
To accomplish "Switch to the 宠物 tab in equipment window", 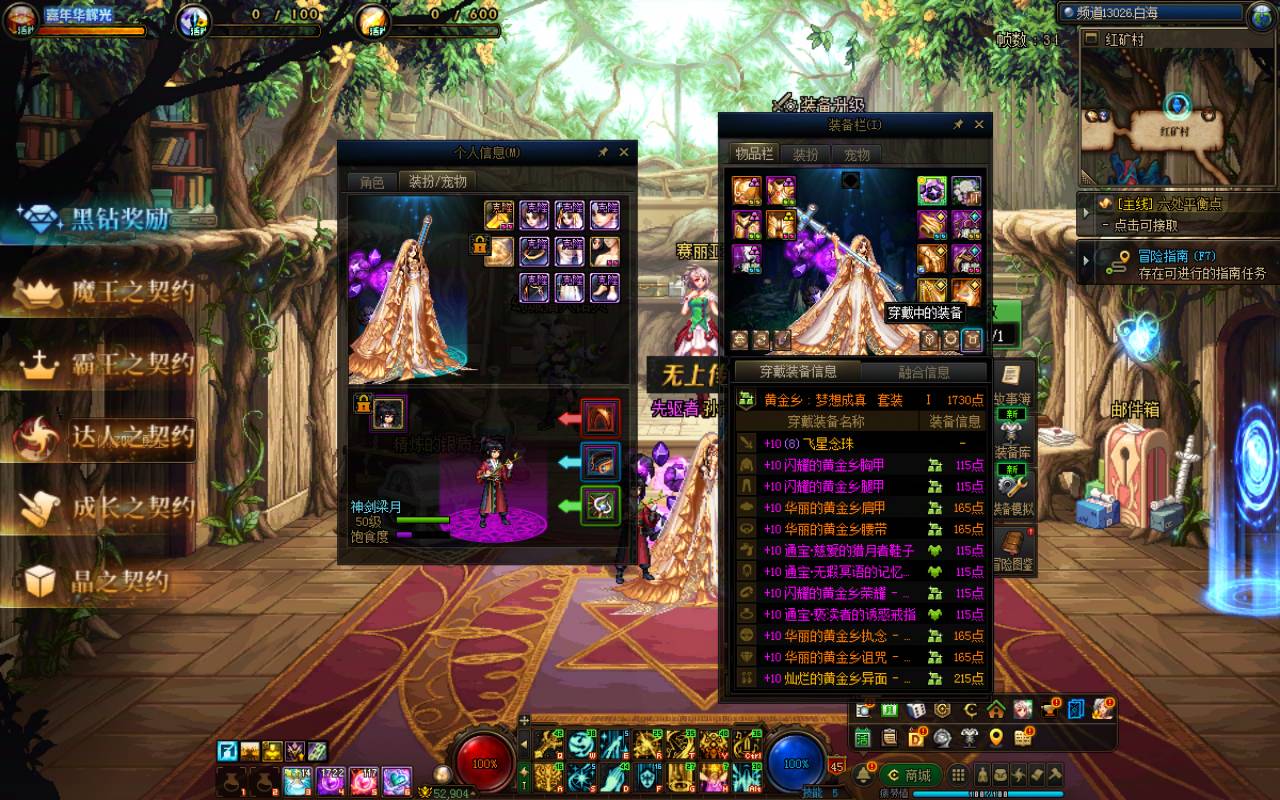I will (857, 154).
